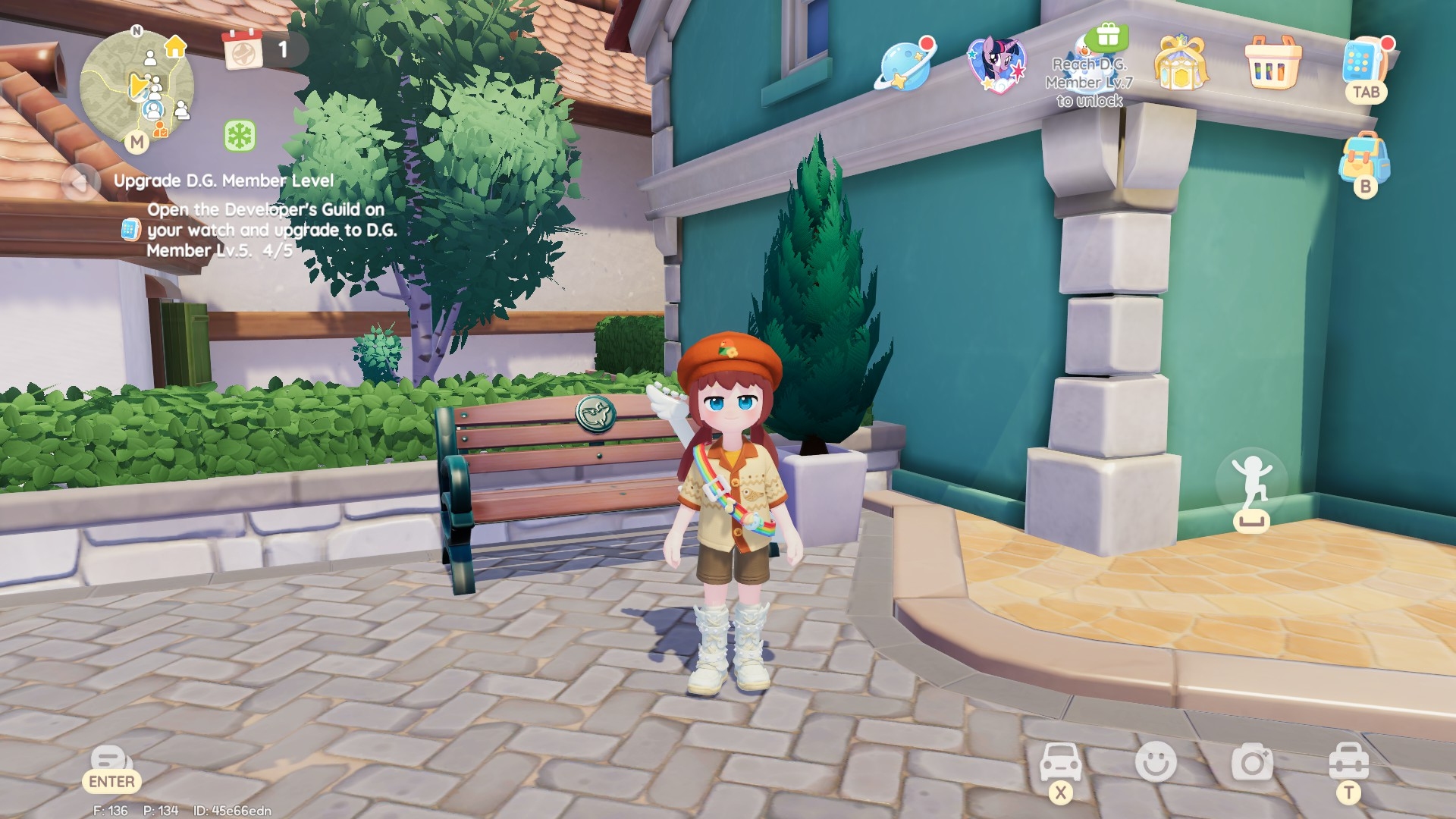
Task: Click the orange home icon
Action: tap(176, 46)
